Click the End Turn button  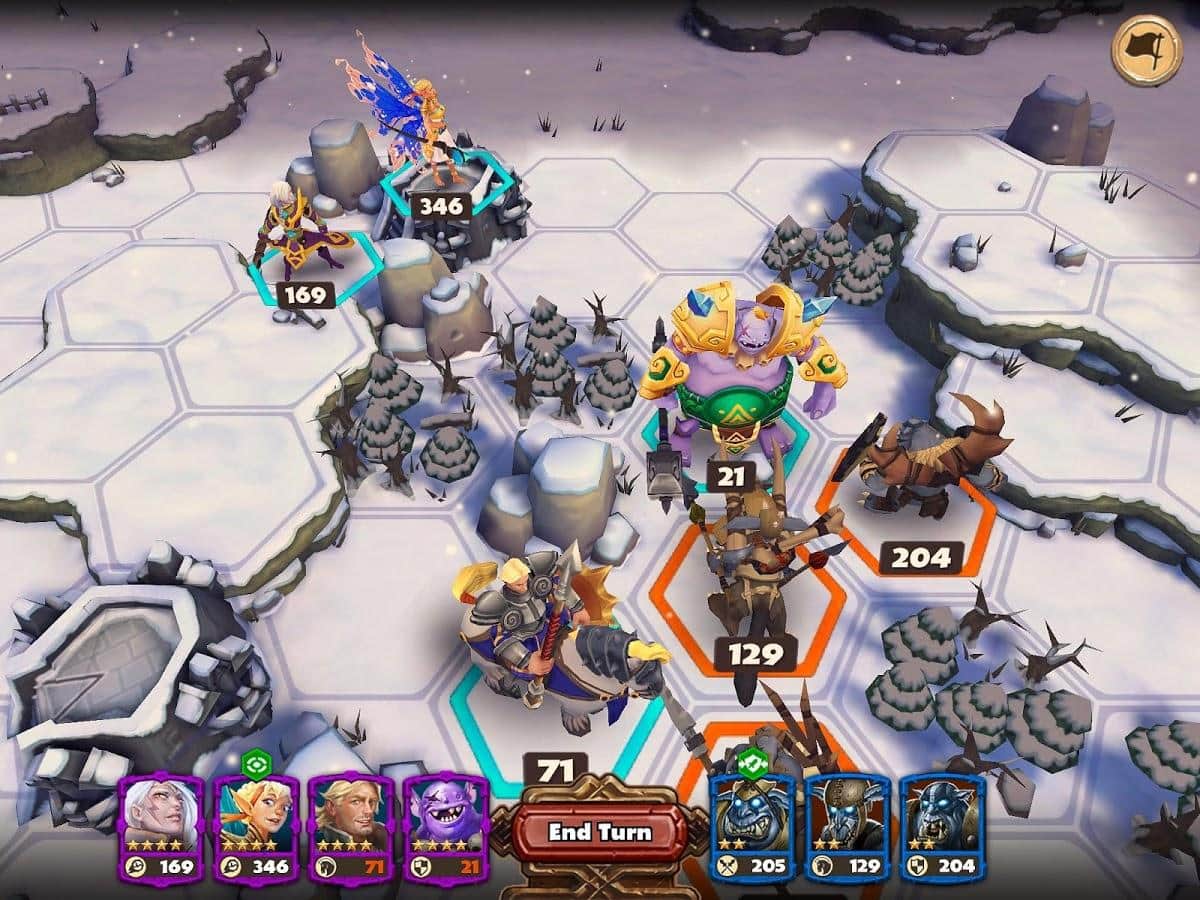click(x=599, y=832)
